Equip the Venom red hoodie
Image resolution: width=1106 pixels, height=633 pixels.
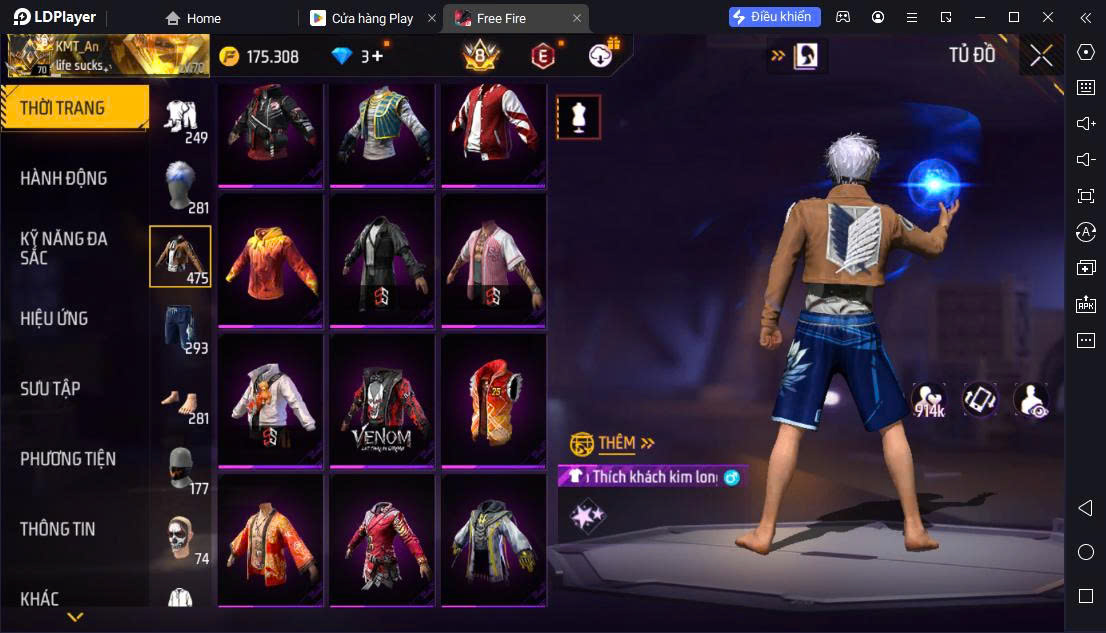click(x=382, y=401)
